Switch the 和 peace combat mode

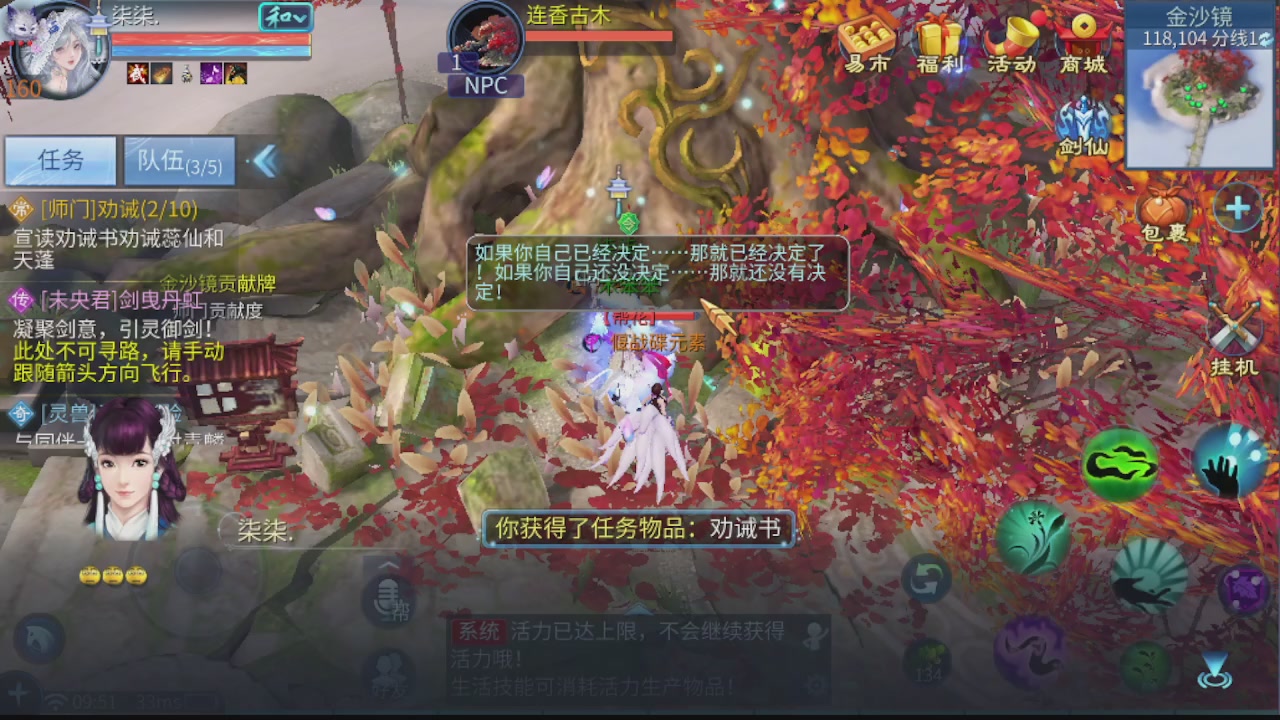tap(284, 18)
